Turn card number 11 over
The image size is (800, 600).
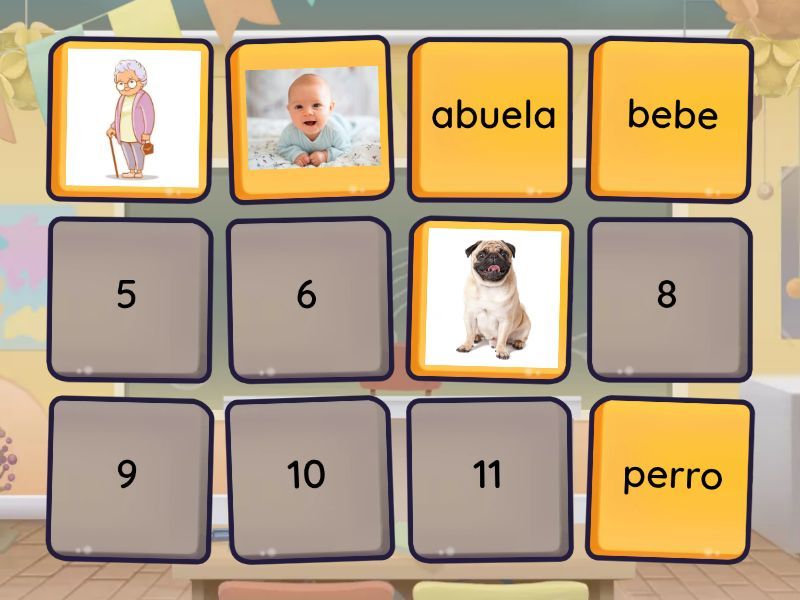tap(489, 476)
